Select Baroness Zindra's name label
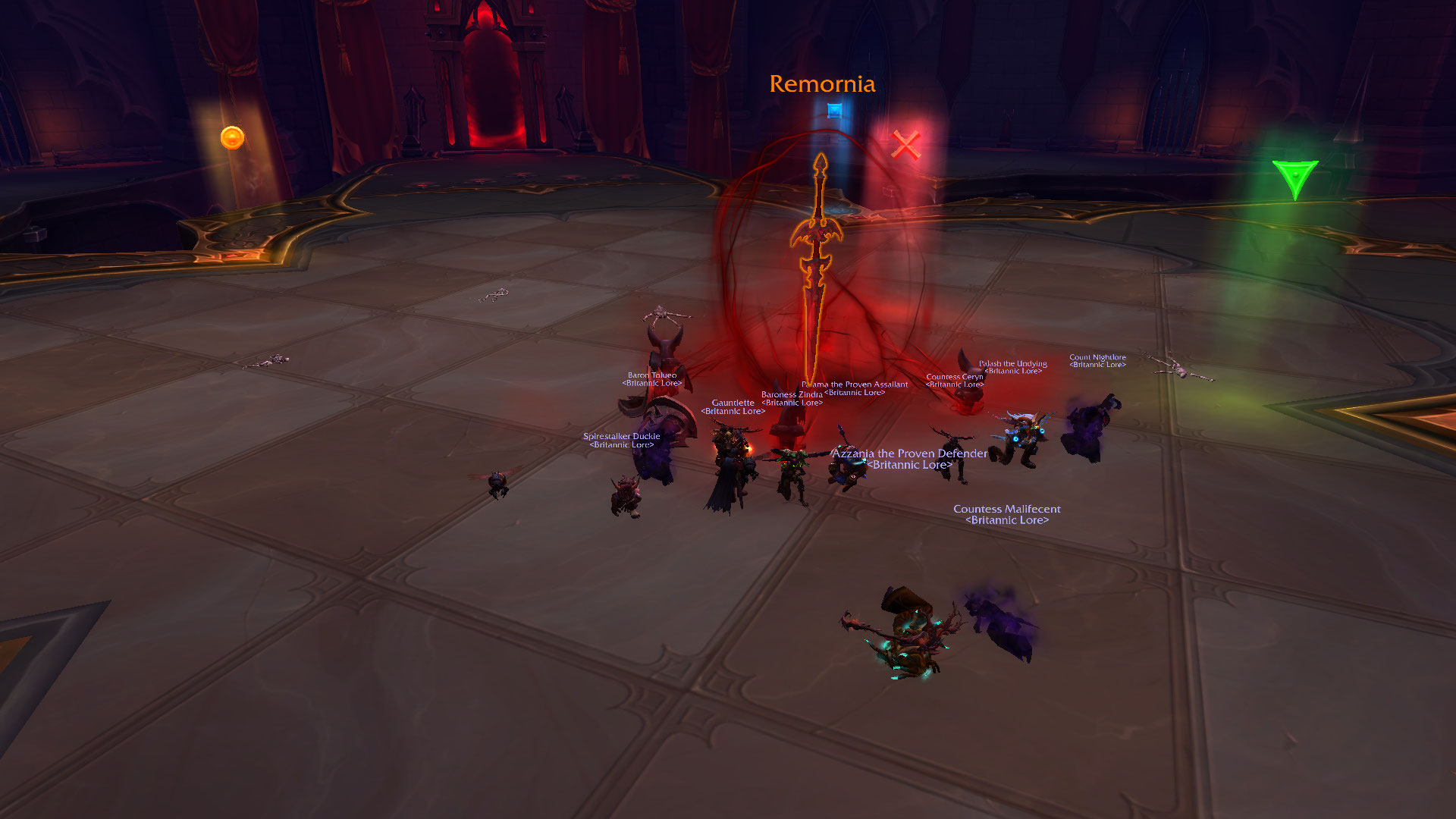The height and width of the screenshot is (819, 1456). 791,394
